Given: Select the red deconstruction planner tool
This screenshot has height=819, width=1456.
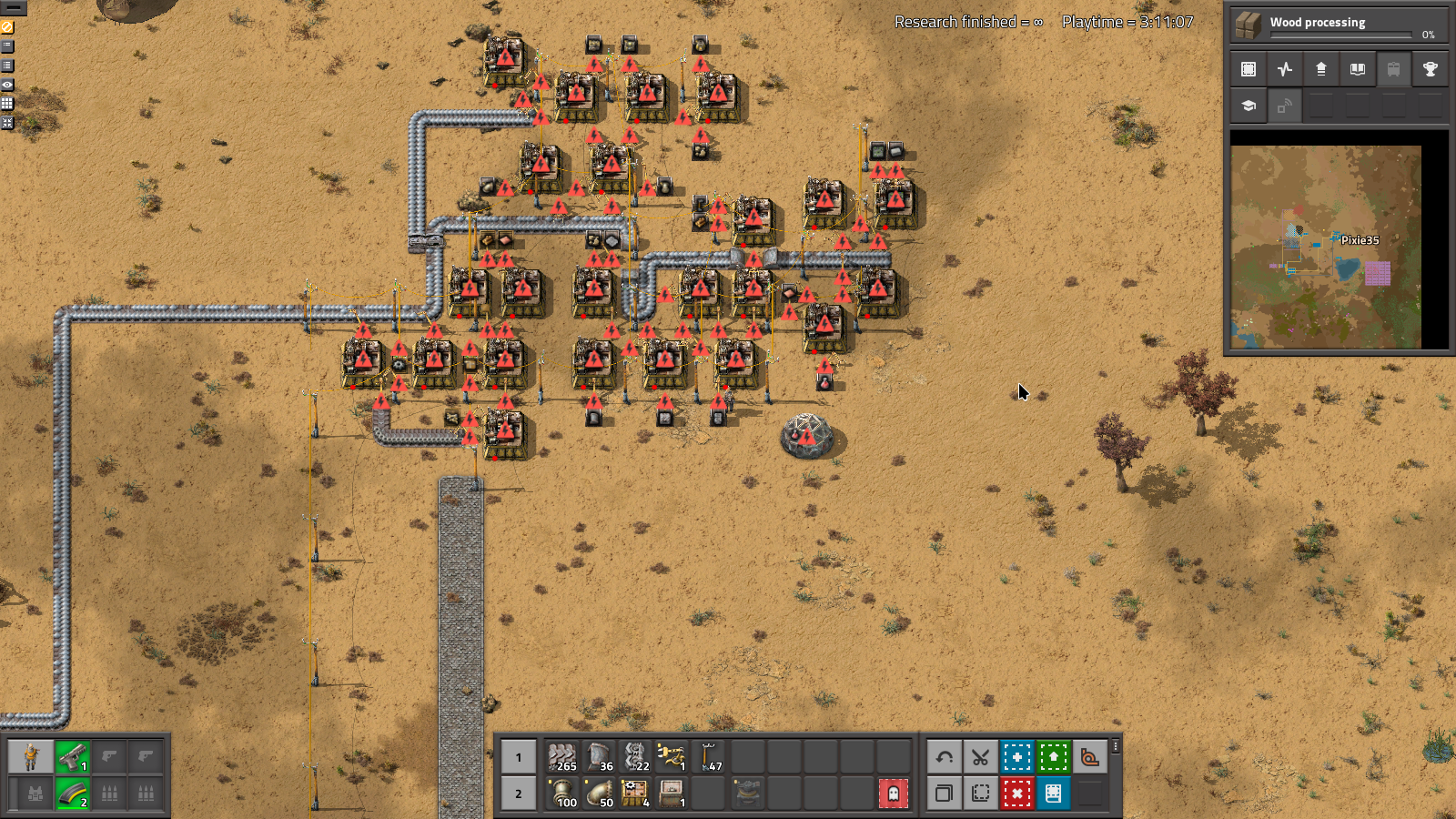Looking at the screenshot, I should tap(1016, 794).
